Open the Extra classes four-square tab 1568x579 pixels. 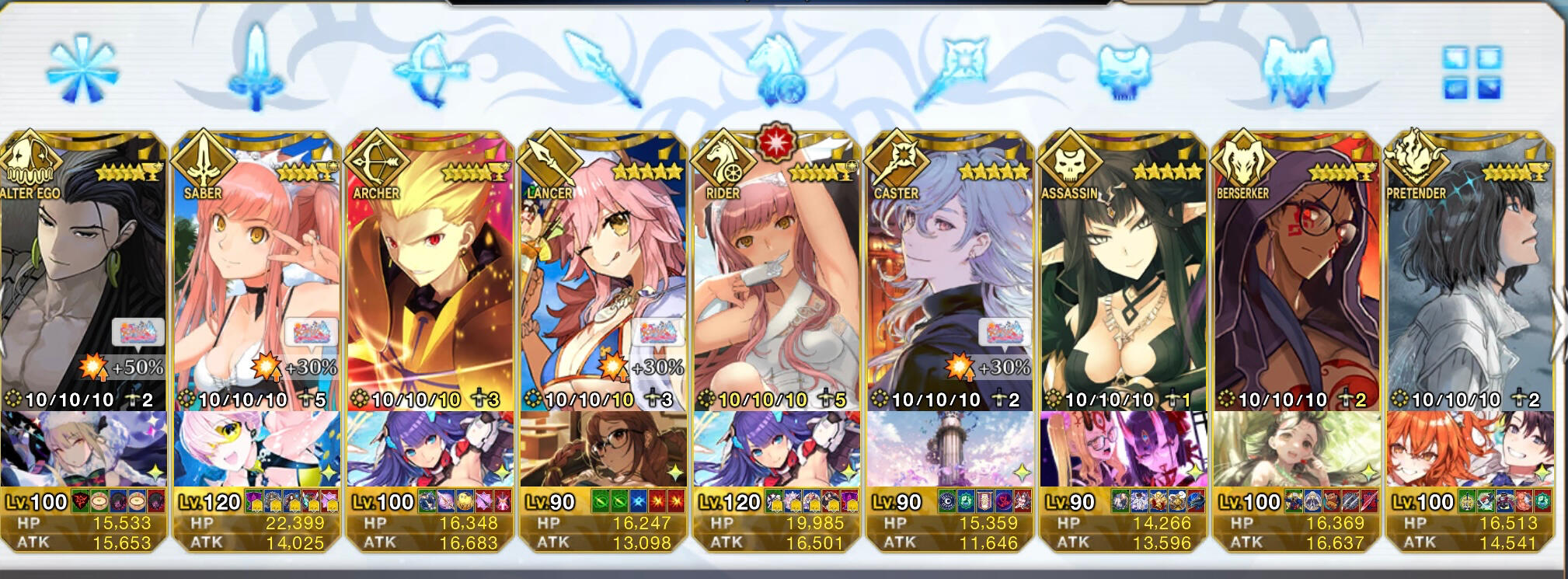[1472, 72]
